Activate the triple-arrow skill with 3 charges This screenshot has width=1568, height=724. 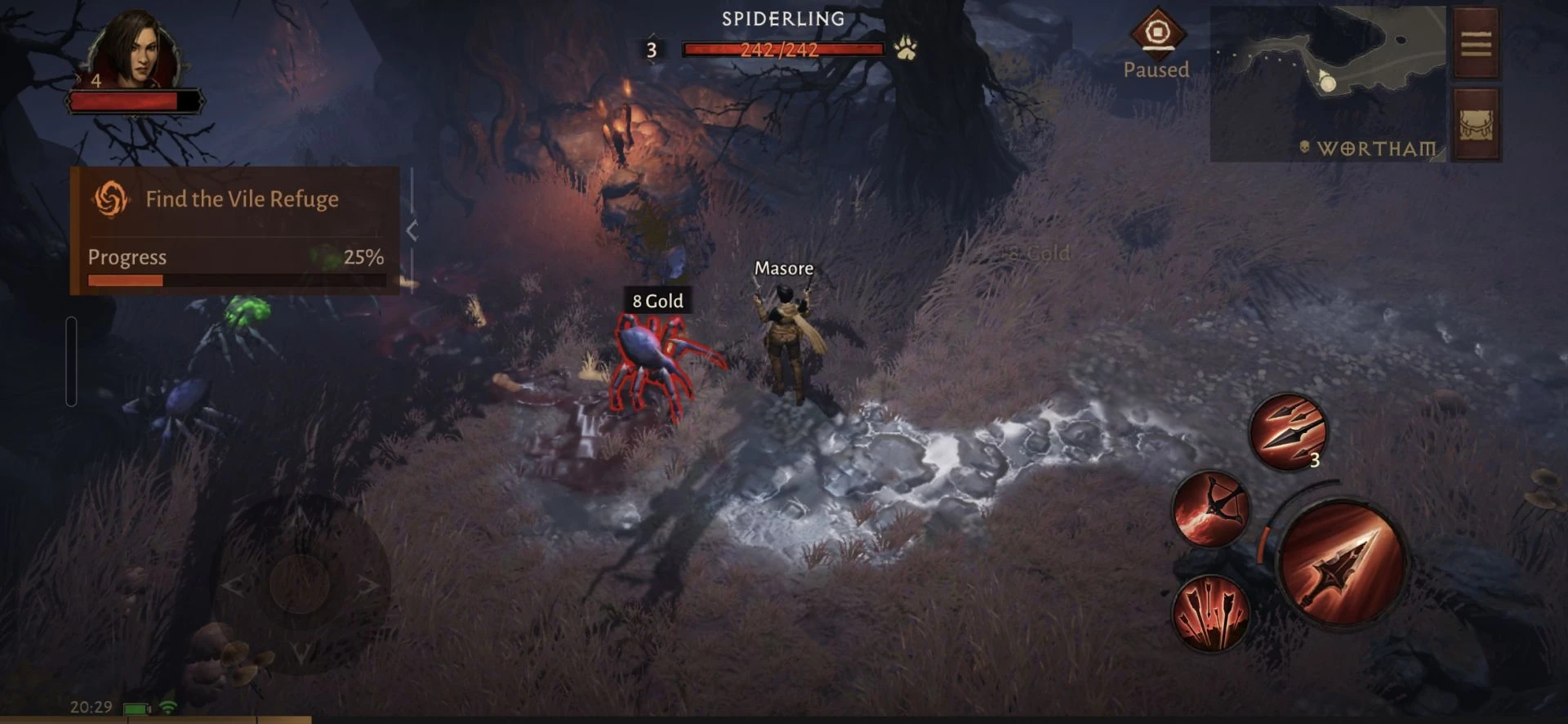coord(1289,431)
